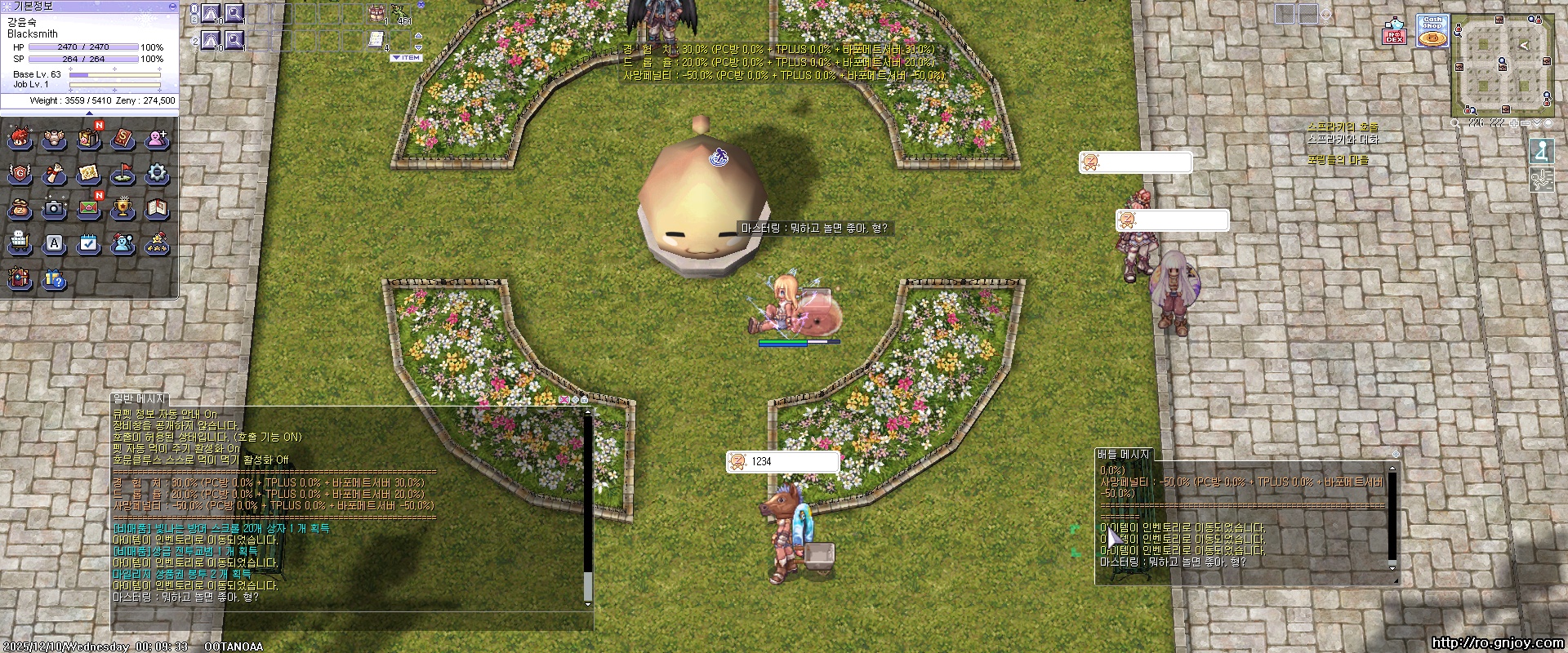Image resolution: width=1568 pixels, height=653 pixels.
Task: Open the shopping cart icon
Action: click(20, 243)
